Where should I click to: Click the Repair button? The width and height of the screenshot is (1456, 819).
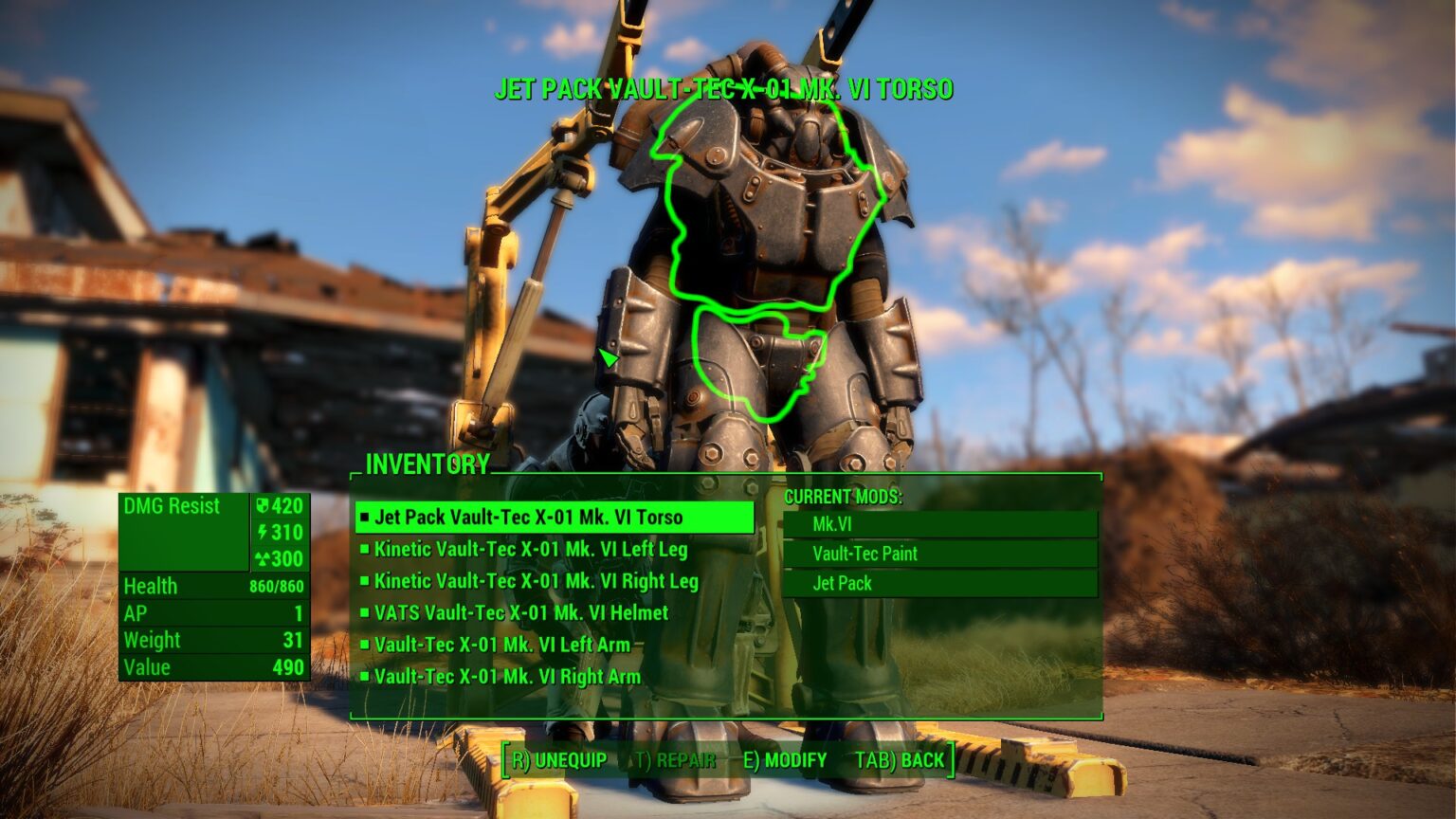[x=675, y=760]
